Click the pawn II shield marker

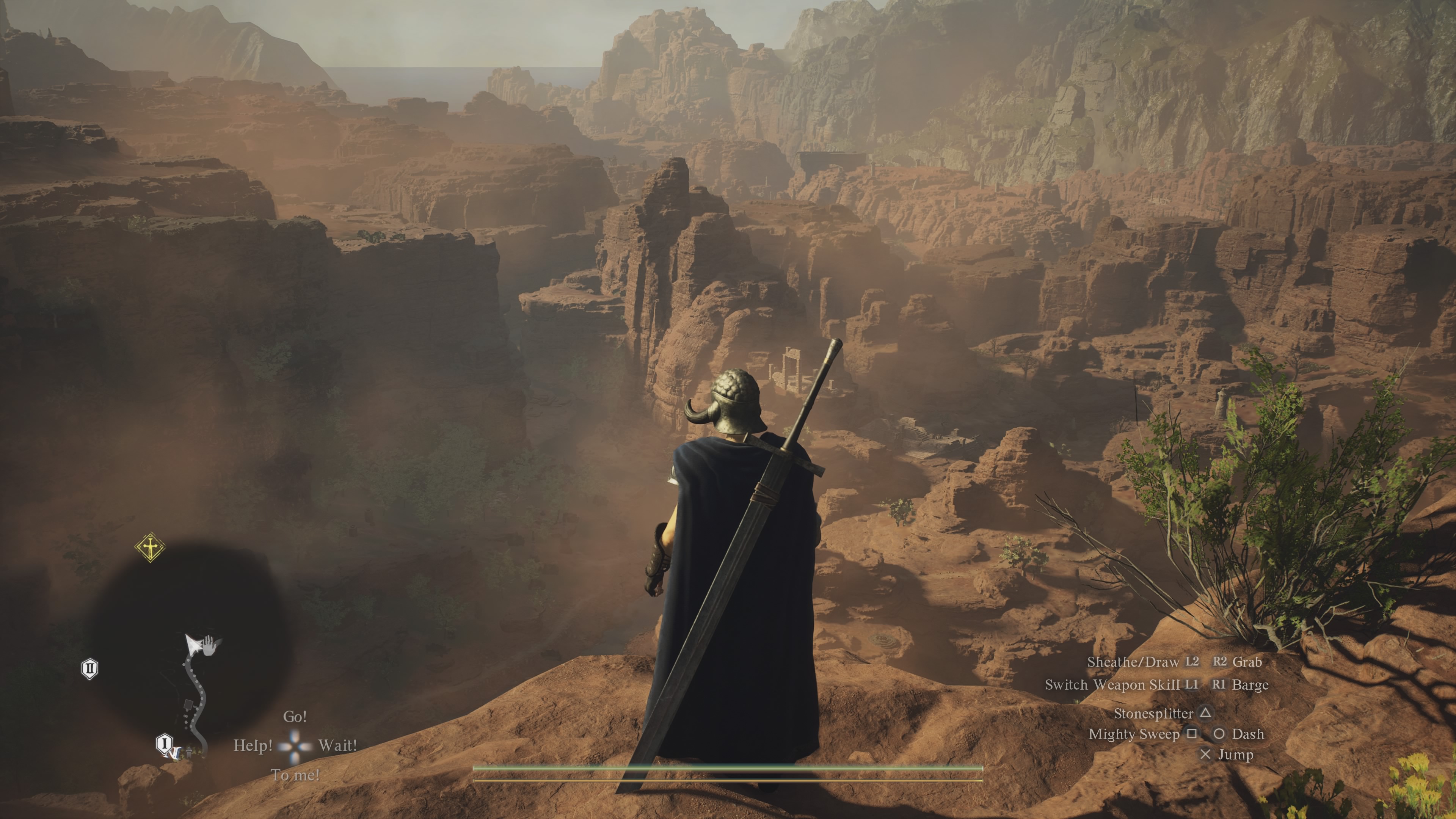click(x=90, y=668)
